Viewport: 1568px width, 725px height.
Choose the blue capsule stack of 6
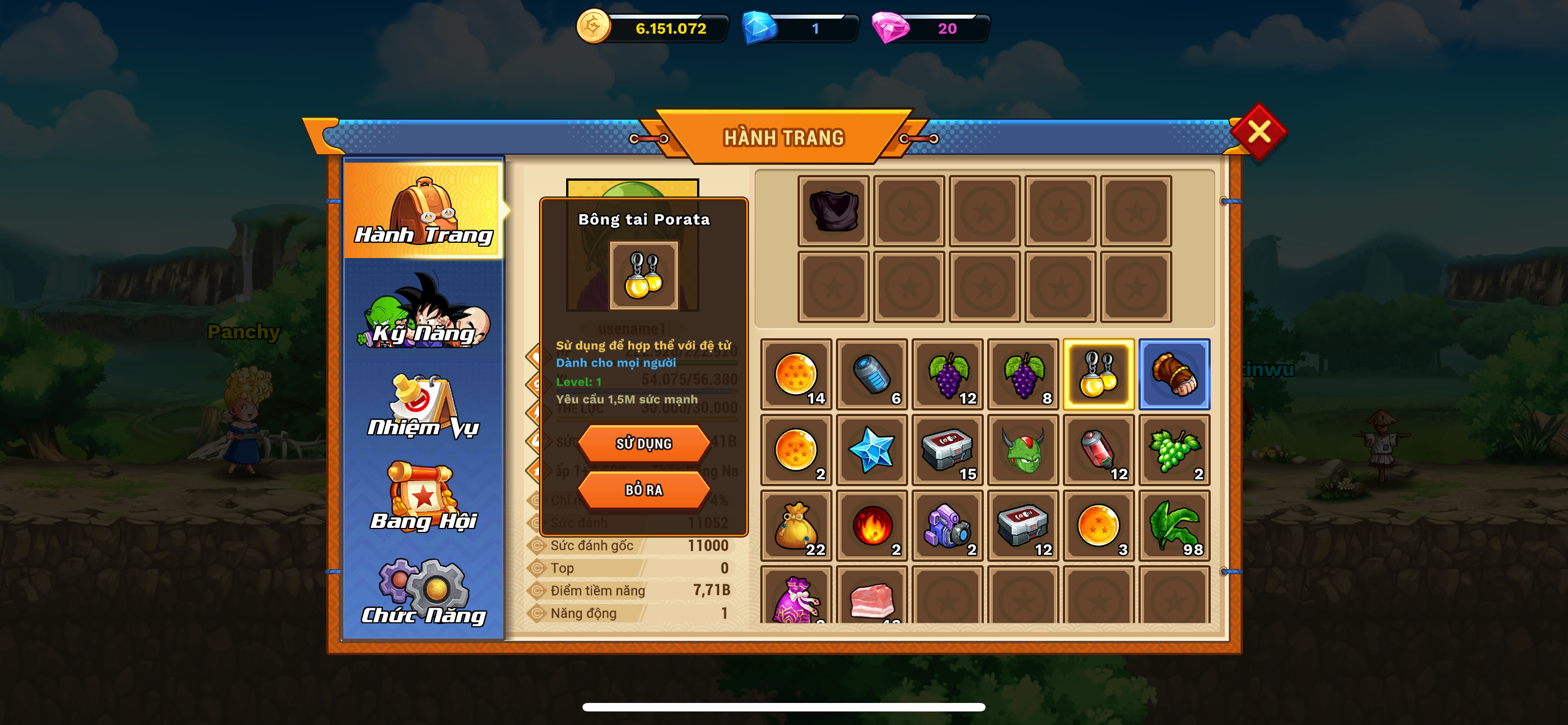click(871, 374)
